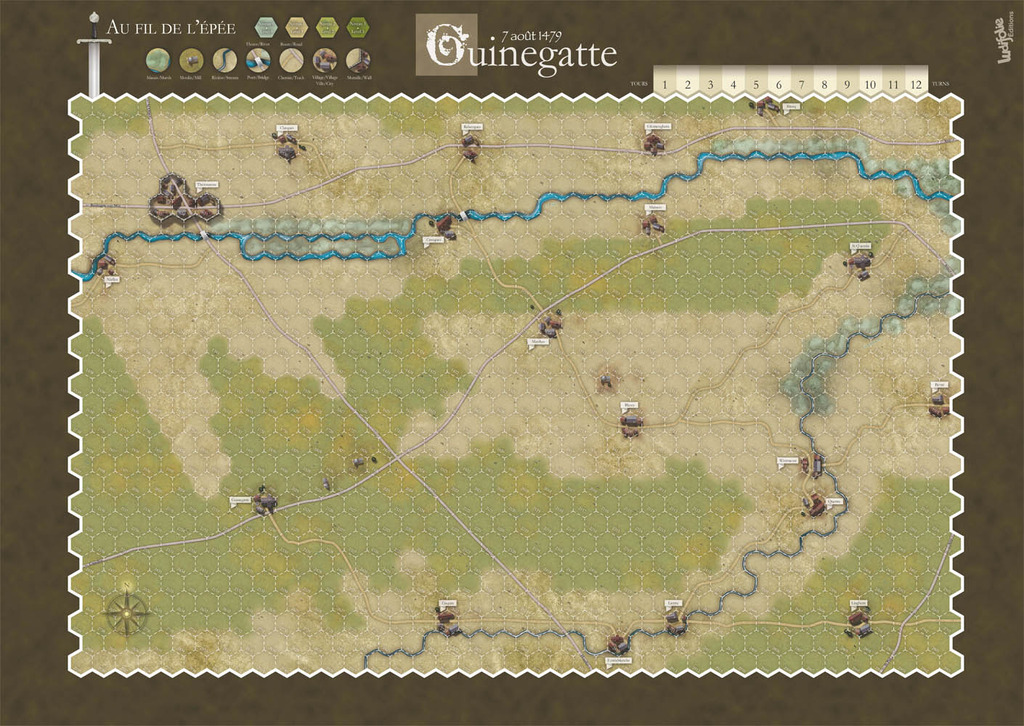The height and width of the screenshot is (726, 1024).
Task: Click the pale blue hexagon in legend
Action: click(266, 27)
